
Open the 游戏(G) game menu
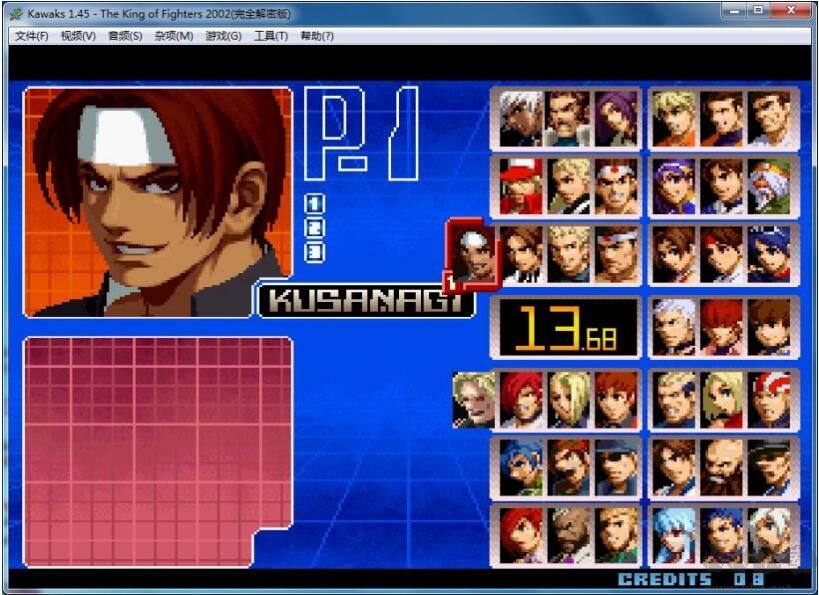[x=223, y=36]
